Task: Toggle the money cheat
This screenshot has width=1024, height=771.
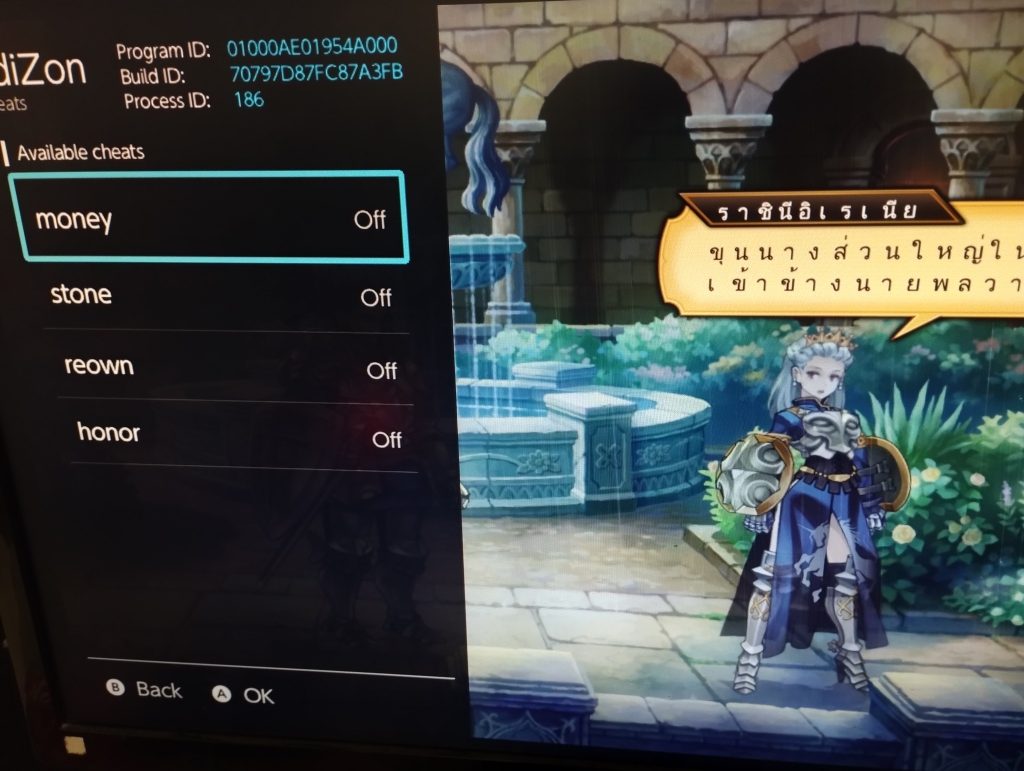Action: tap(208, 218)
